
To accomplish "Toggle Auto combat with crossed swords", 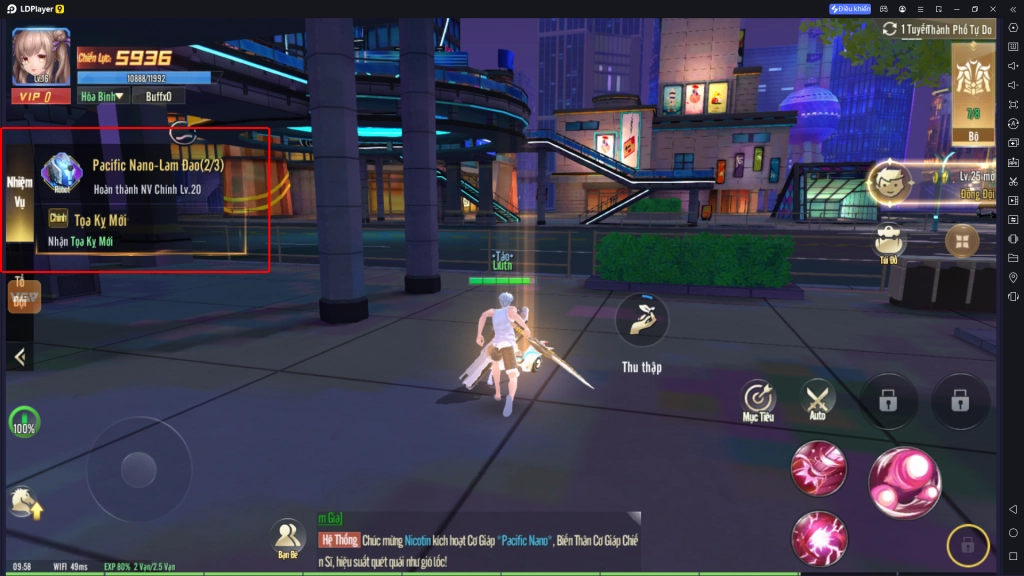I will 818,399.
